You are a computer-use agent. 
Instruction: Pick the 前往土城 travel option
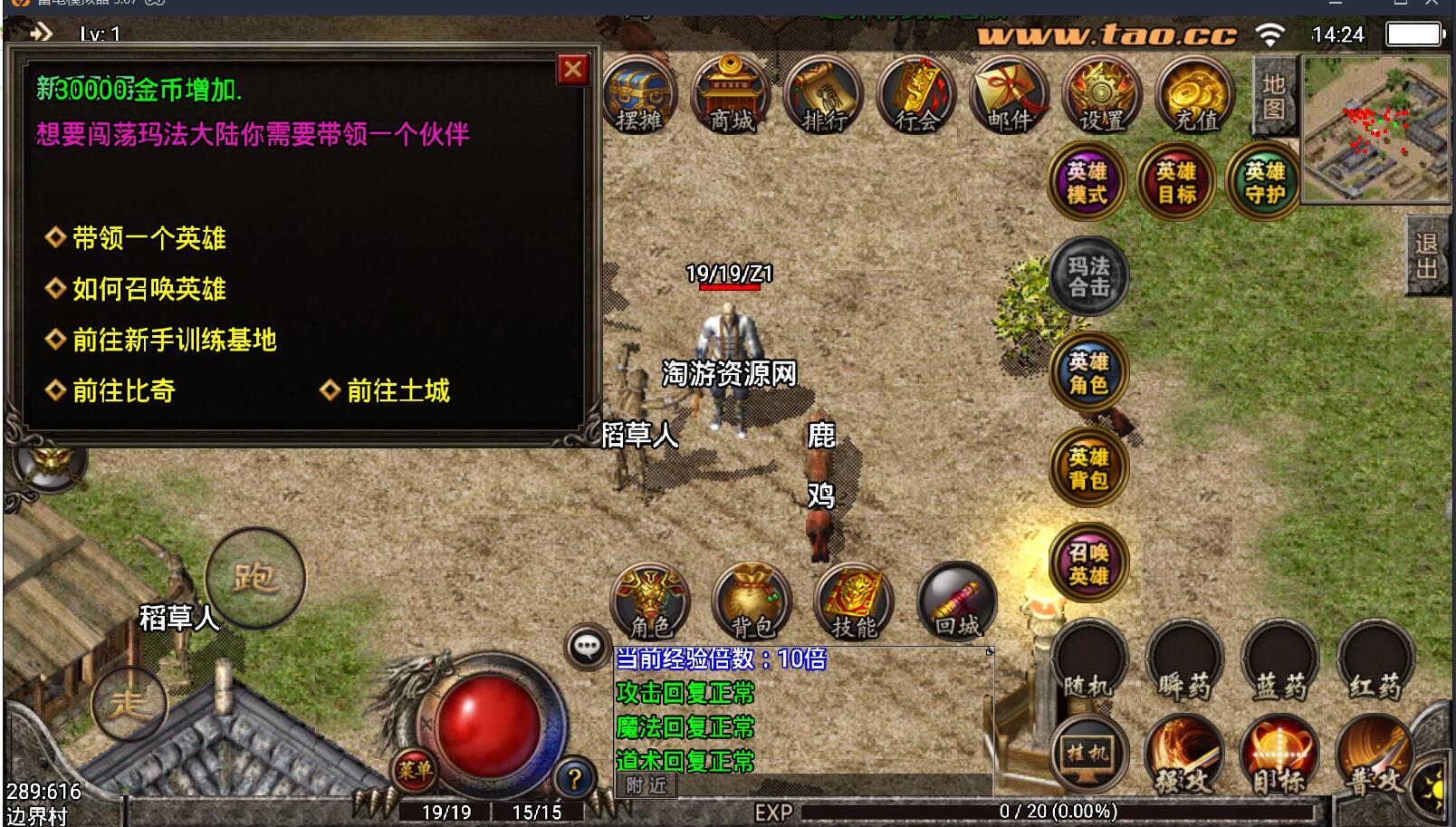click(x=398, y=390)
